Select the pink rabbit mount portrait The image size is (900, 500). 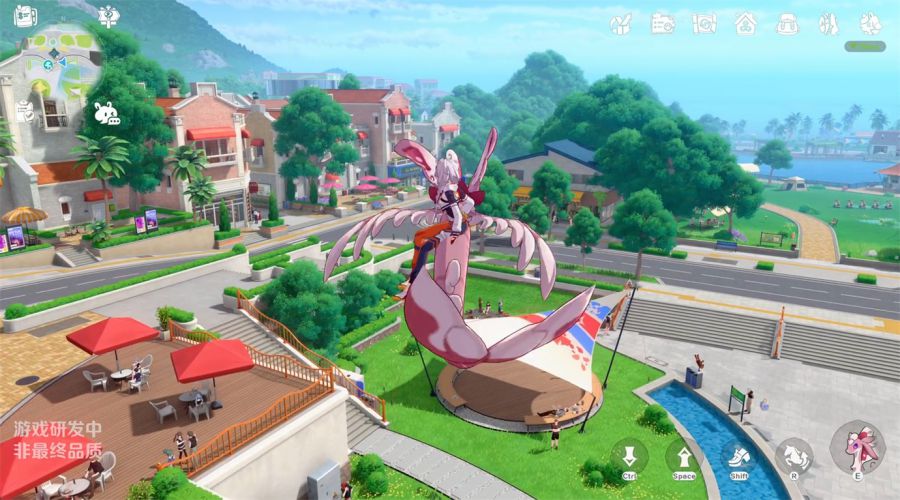[857, 447]
